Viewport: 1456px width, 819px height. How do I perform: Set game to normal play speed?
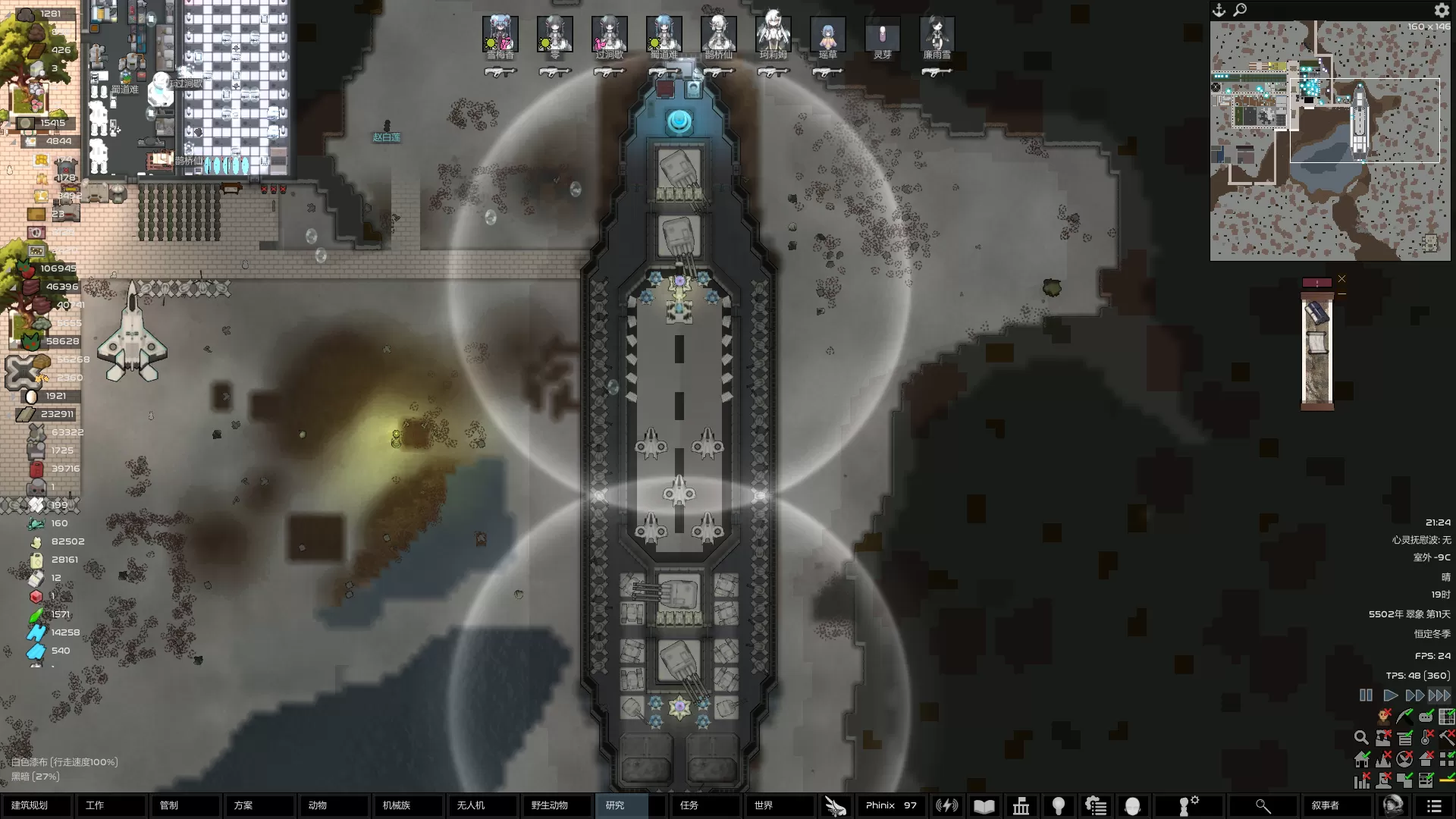[1390, 695]
